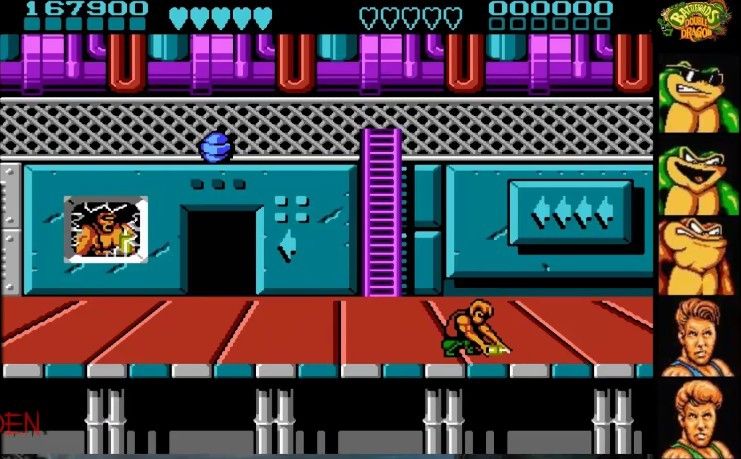The image size is (741, 459).
Task: Pick the brown toad Pimple portrait
Action: [x=698, y=256]
